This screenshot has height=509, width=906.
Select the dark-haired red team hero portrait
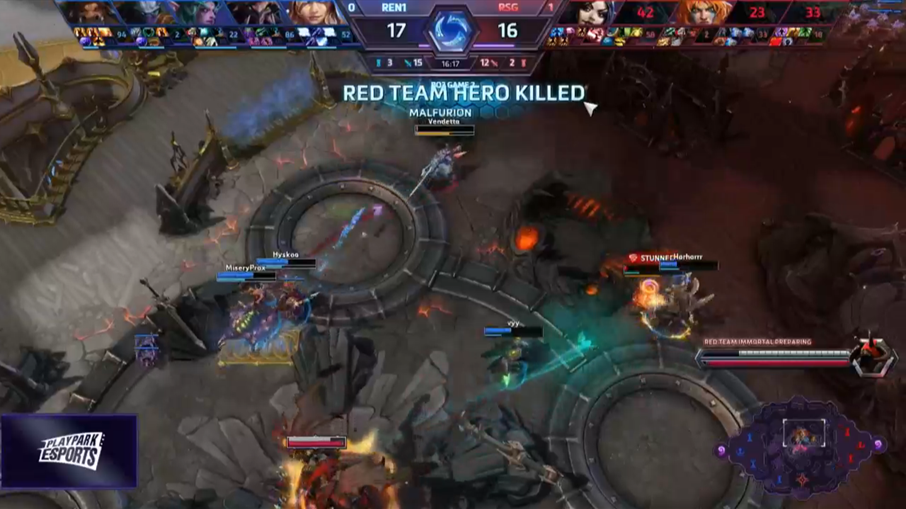[x=593, y=13]
